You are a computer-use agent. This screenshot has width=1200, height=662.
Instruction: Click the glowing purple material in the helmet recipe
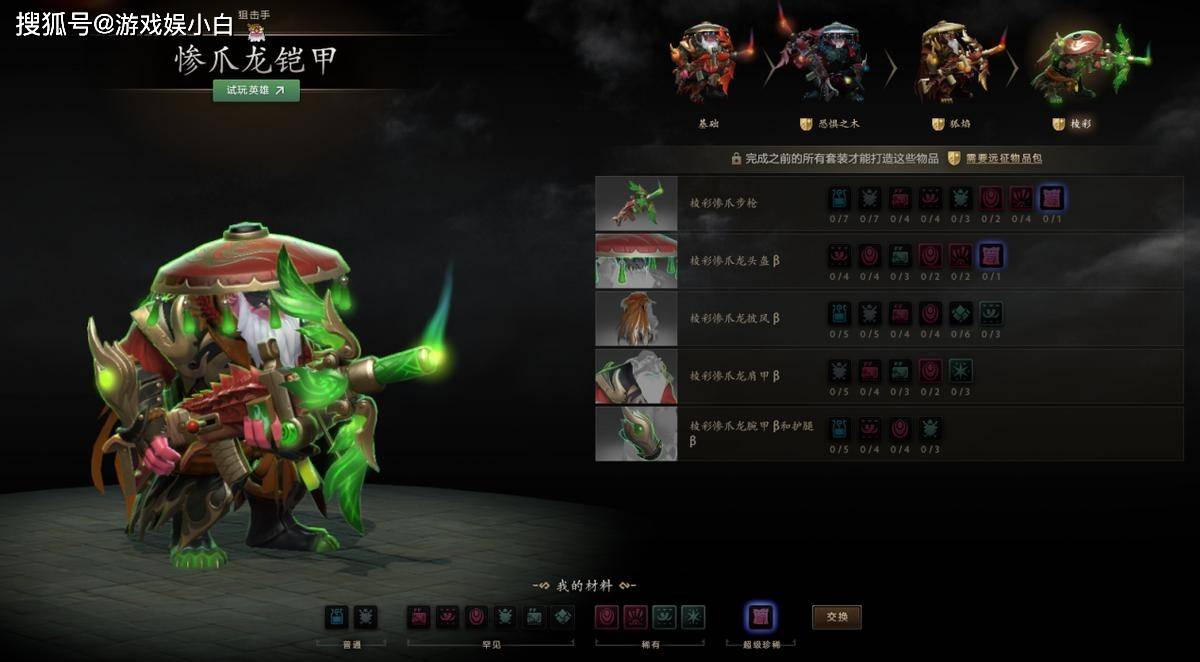pos(991,255)
